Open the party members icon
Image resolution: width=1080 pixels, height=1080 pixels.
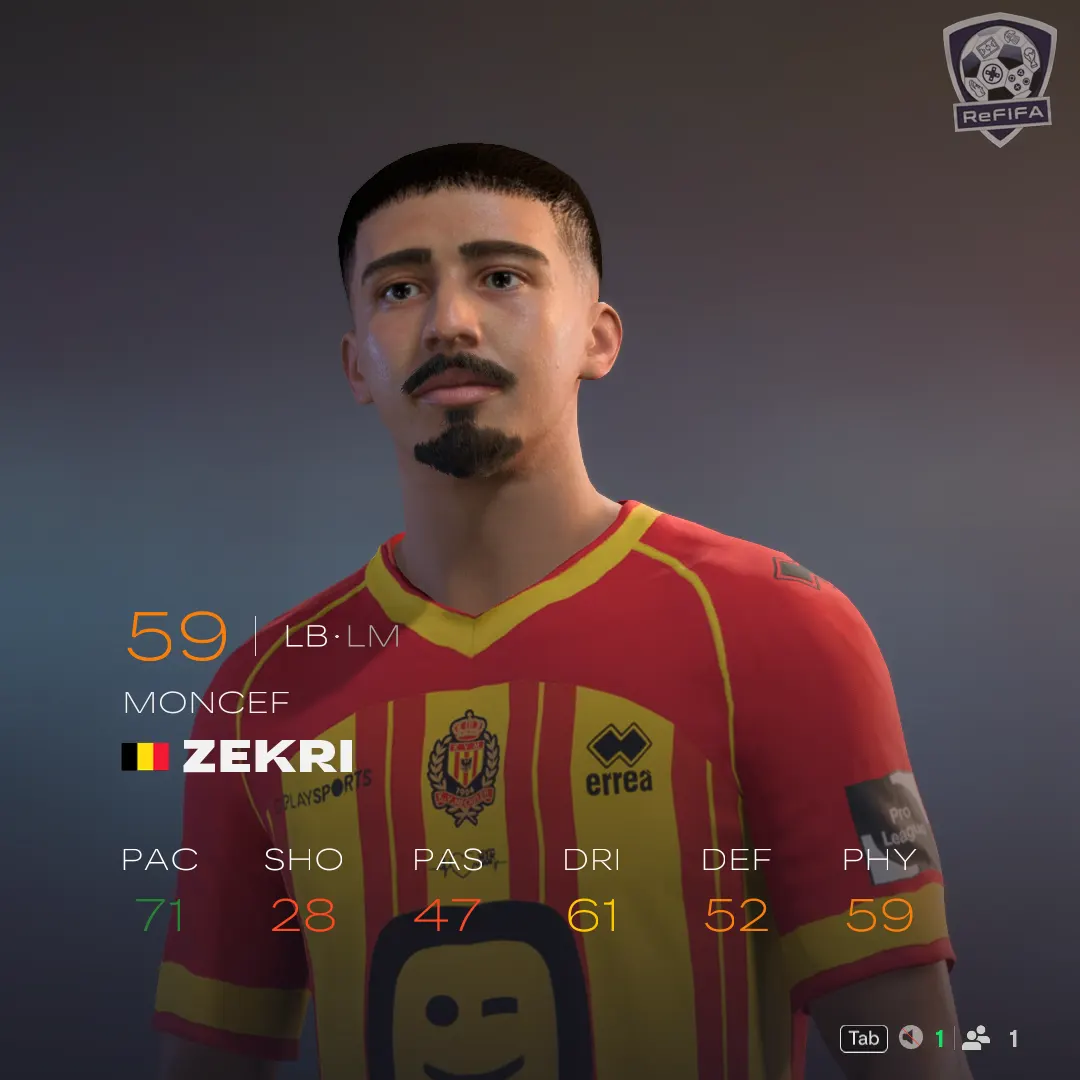(x=976, y=1038)
